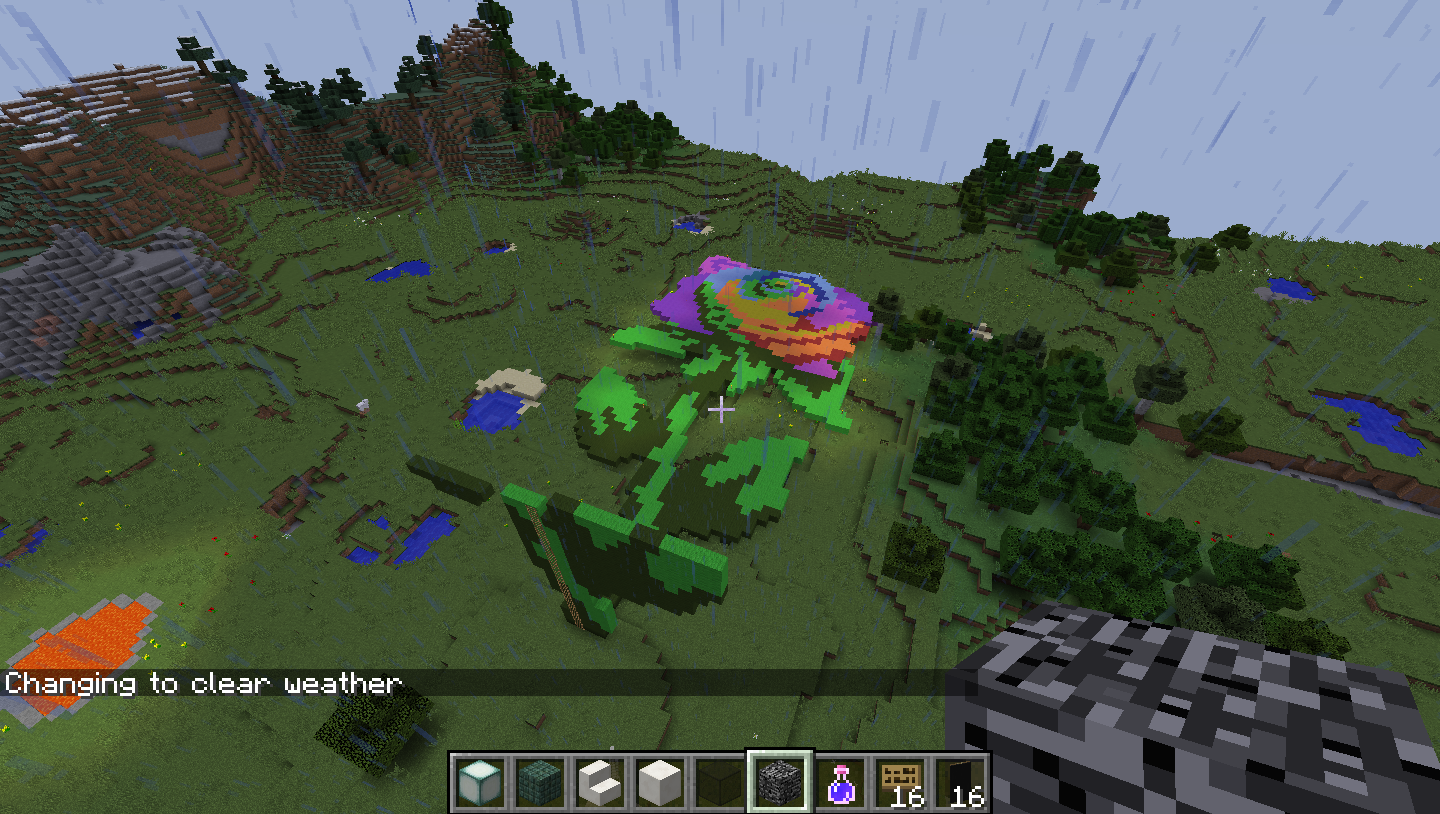Choose the purple potion bottle slot
This screenshot has height=814, width=1440.
[840, 782]
